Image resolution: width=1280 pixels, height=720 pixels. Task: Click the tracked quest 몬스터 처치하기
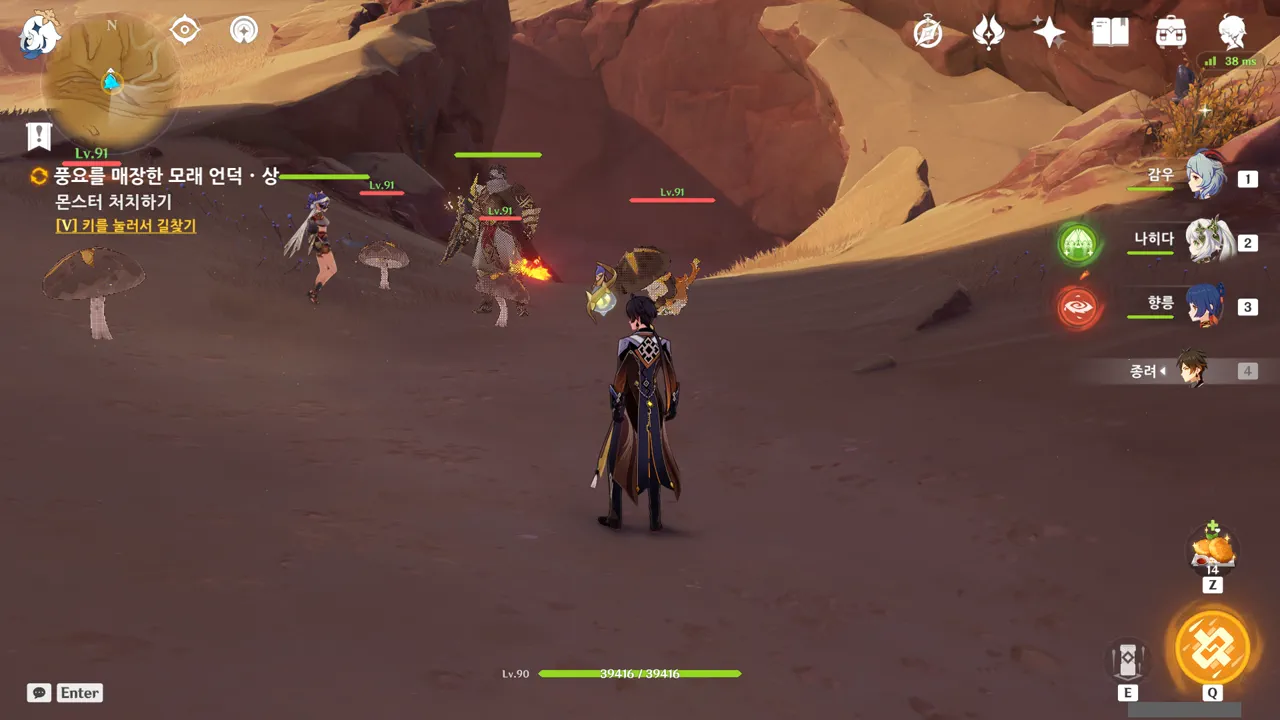113,202
